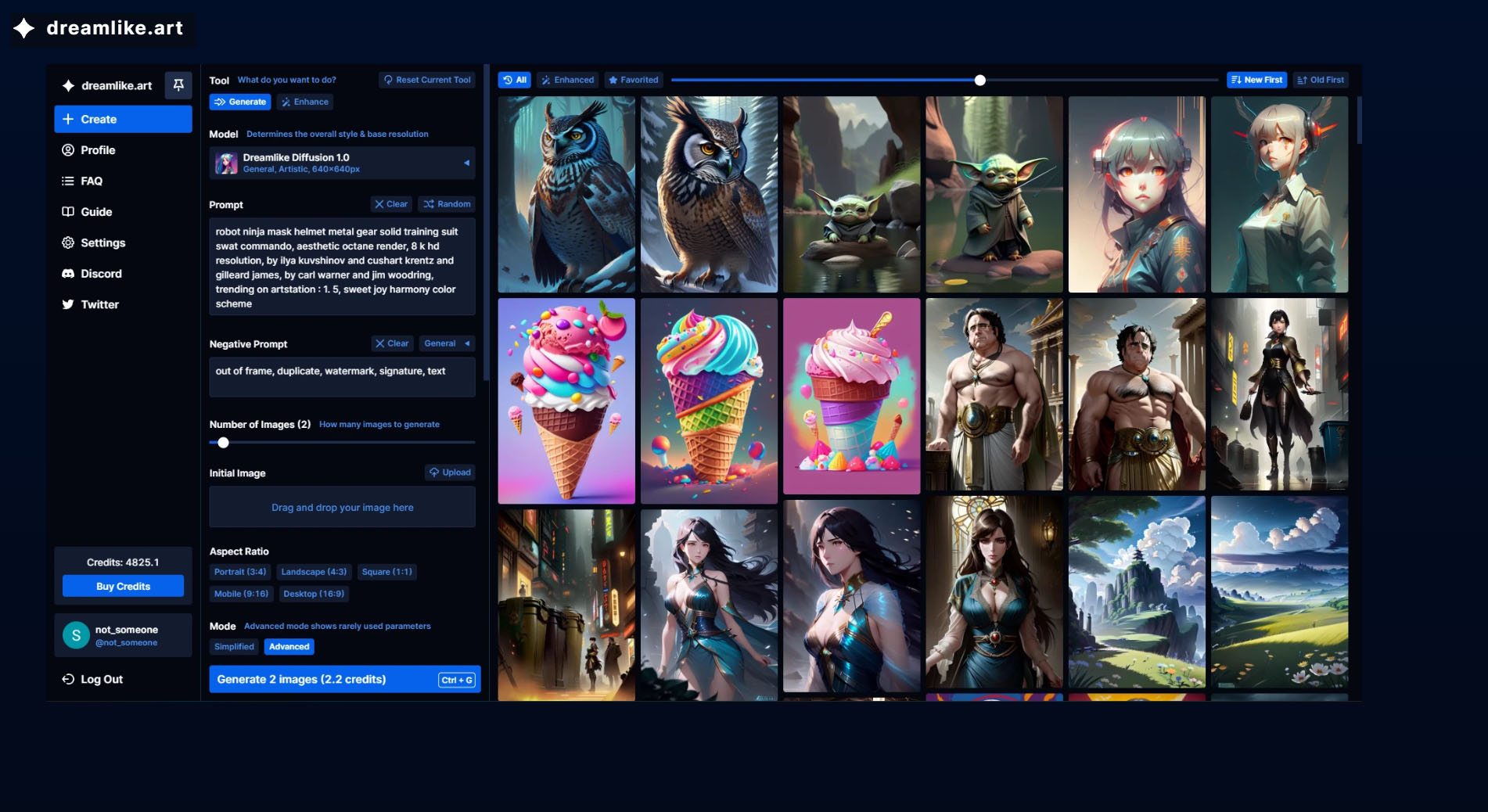Click the Buy Credits button
1488x812 pixels.
tap(123, 586)
